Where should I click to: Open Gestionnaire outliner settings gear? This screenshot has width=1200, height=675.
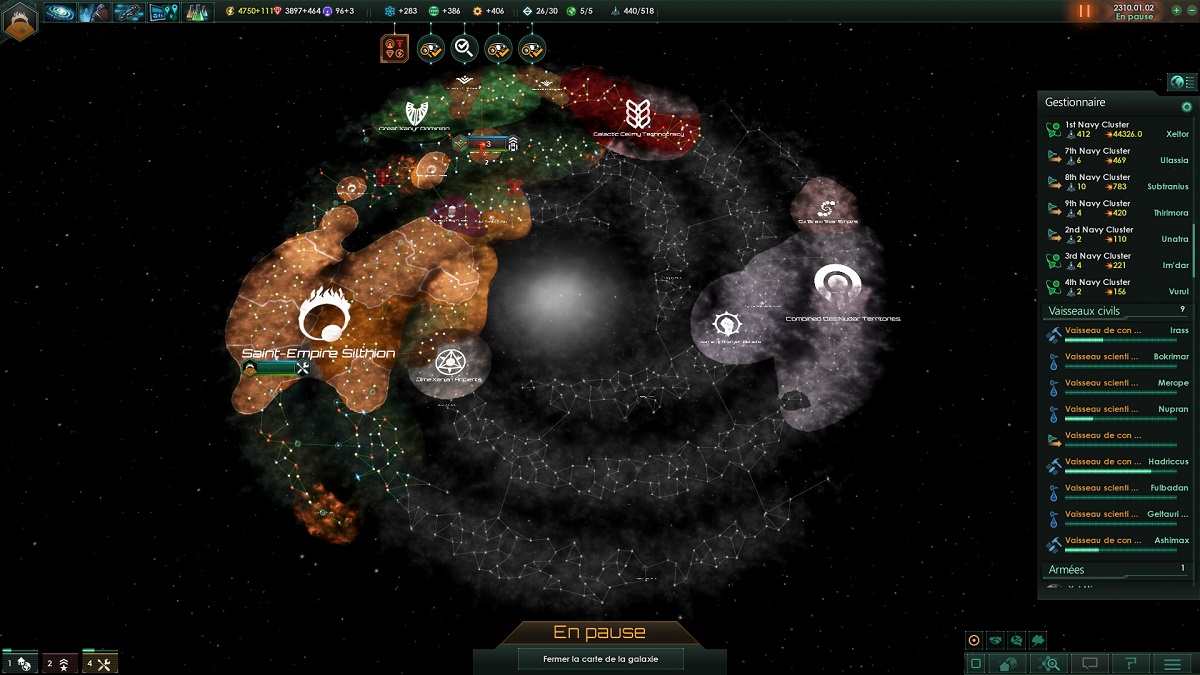[x=1187, y=107]
